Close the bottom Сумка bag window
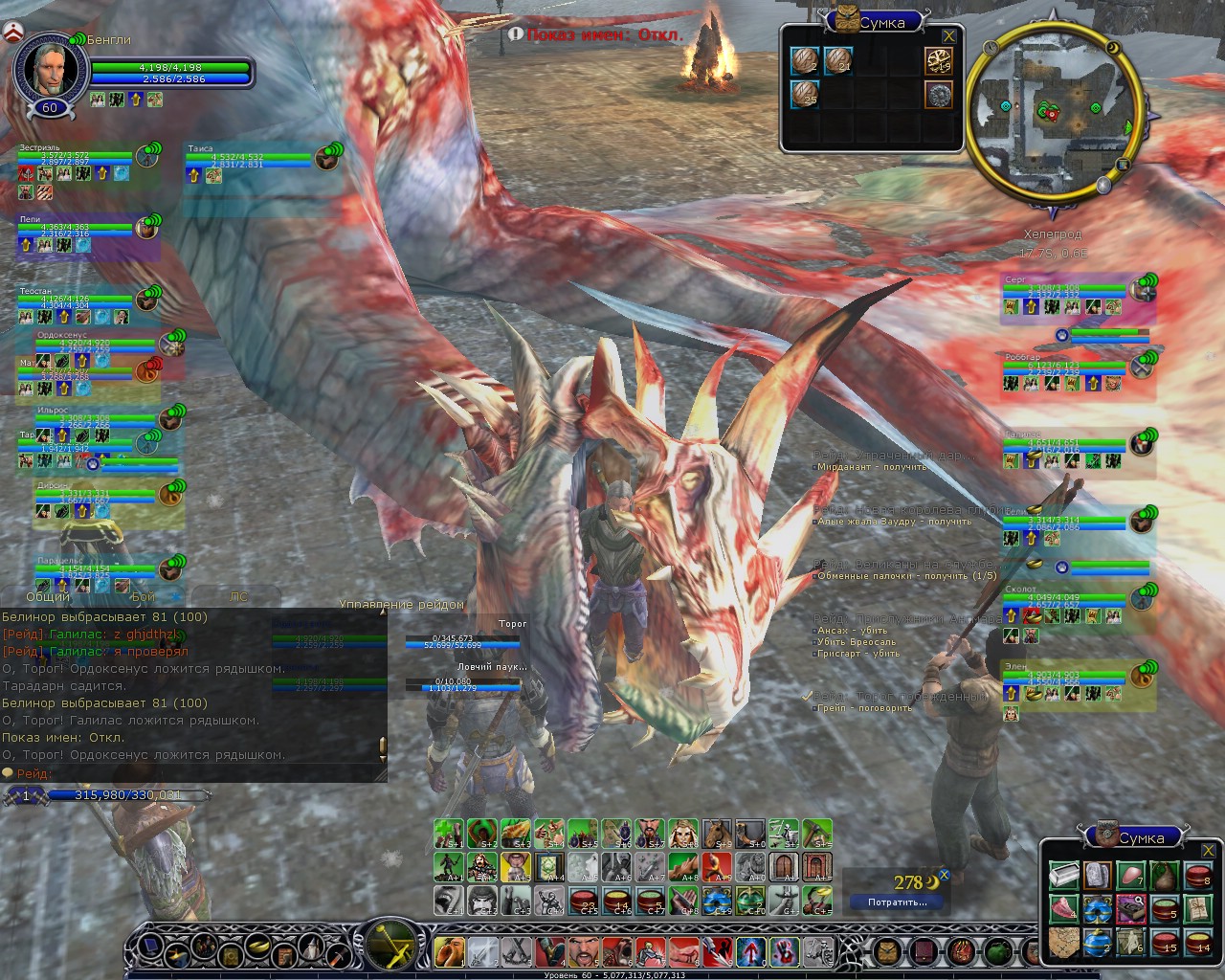The image size is (1225, 980). 1209,850
